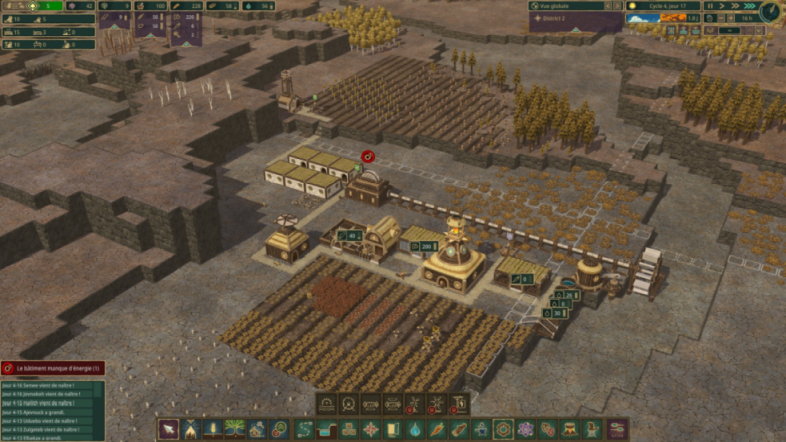Pause the game speed
786x442 pixels.
tap(711, 6)
